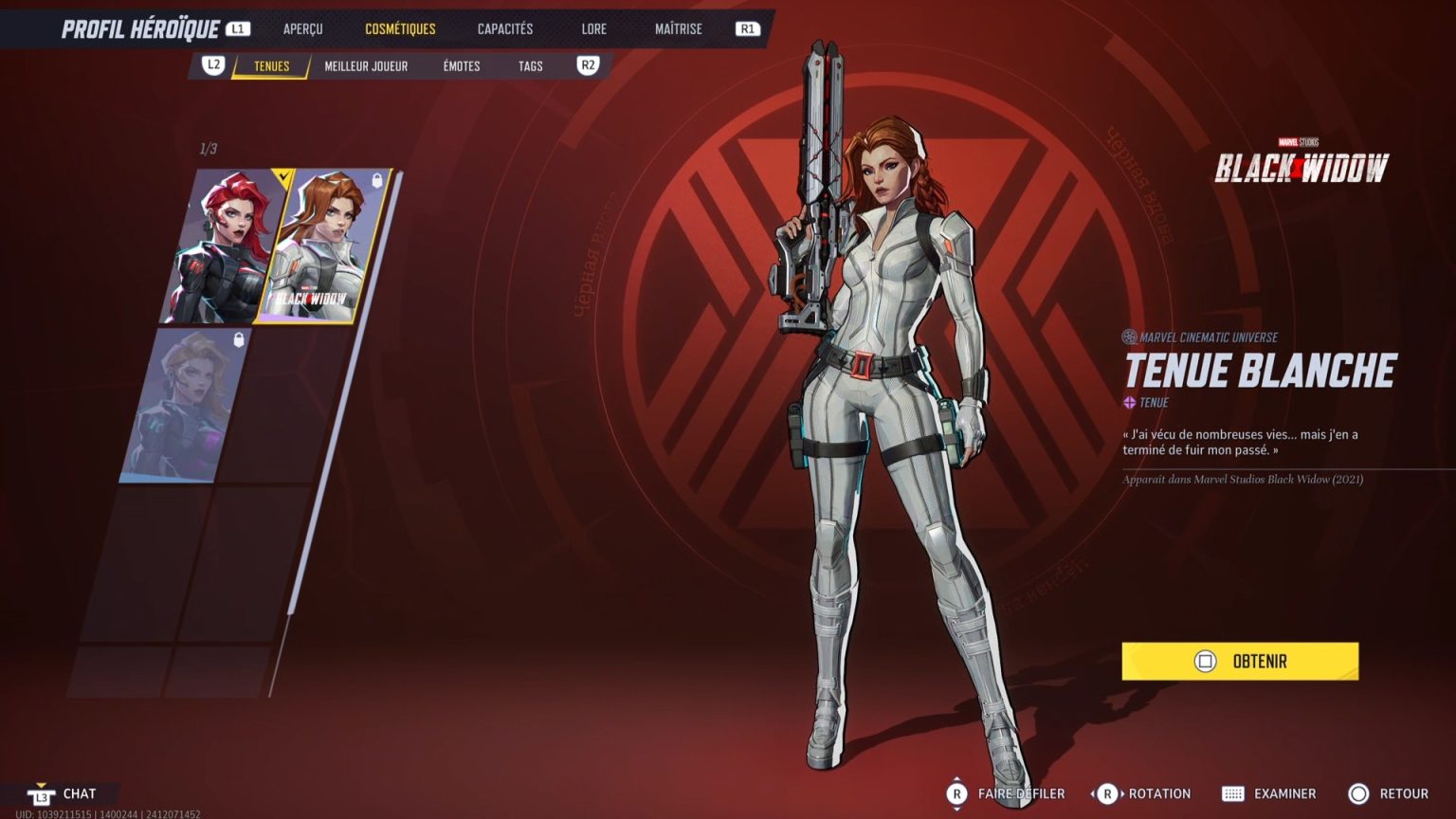Select the Meilleur Joueur tab
This screenshot has width=1456, height=819.
pos(366,66)
